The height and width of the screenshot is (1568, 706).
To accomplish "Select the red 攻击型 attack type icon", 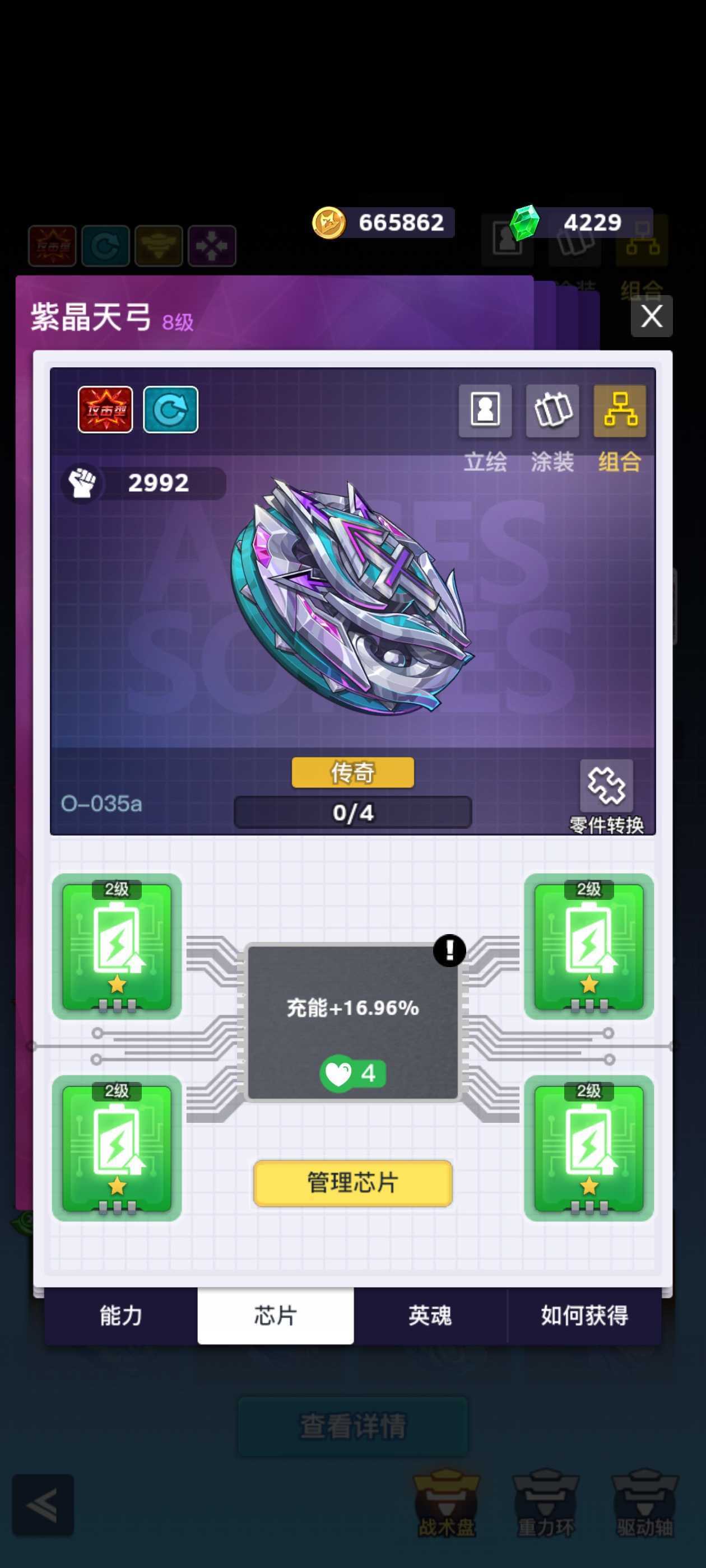I will tap(105, 410).
